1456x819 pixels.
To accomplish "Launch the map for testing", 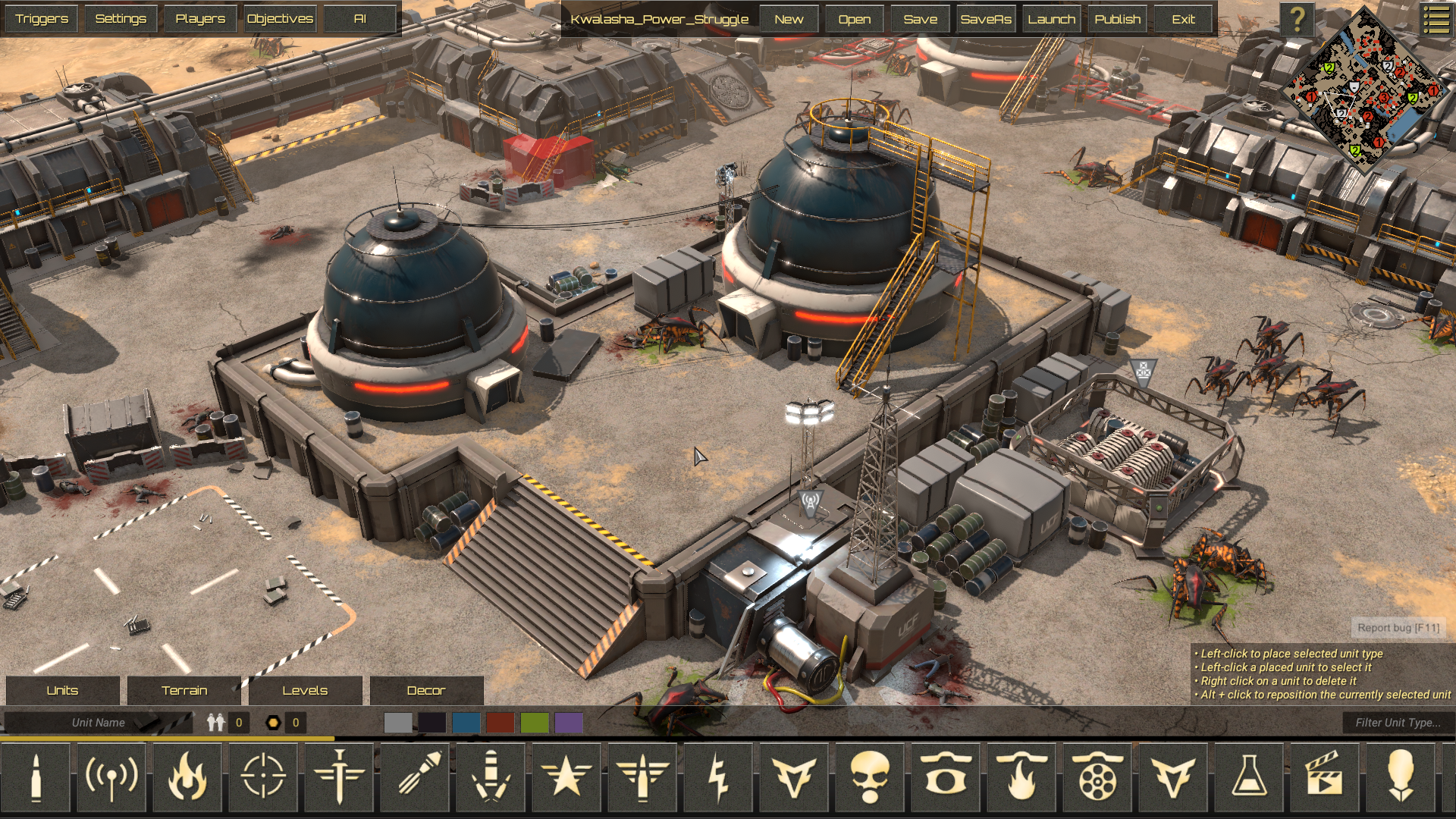I will click(1051, 20).
